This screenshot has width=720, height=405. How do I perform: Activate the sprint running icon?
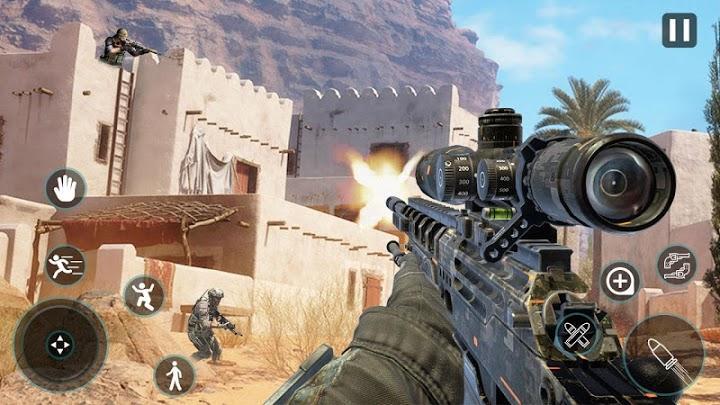point(65,265)
